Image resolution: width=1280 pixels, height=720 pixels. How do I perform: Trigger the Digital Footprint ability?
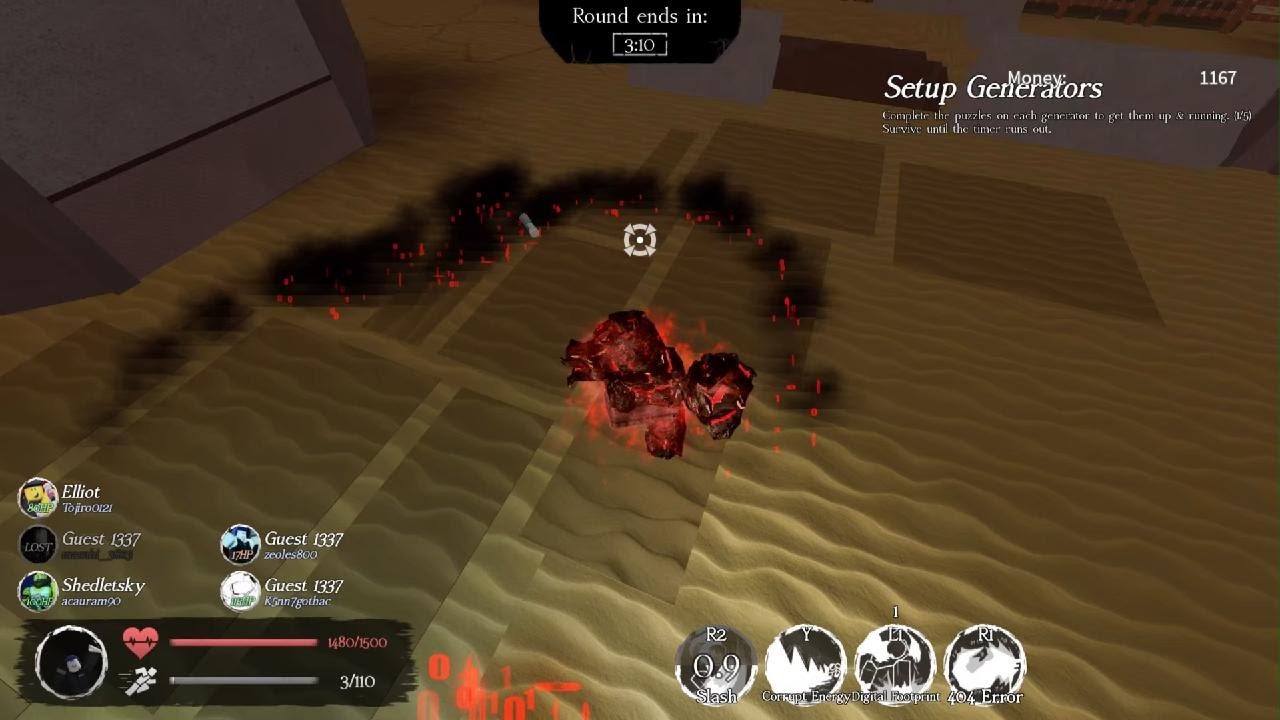pos(896,664)
